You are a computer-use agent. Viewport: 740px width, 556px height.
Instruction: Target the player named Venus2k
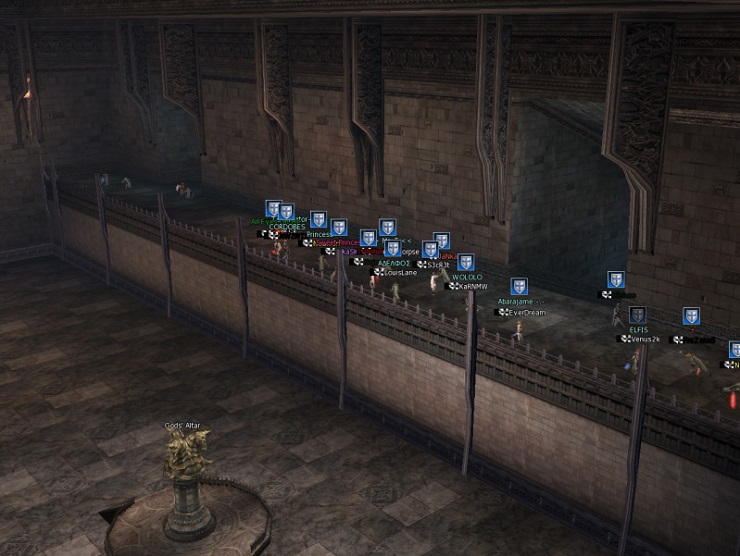pos(643,339)
